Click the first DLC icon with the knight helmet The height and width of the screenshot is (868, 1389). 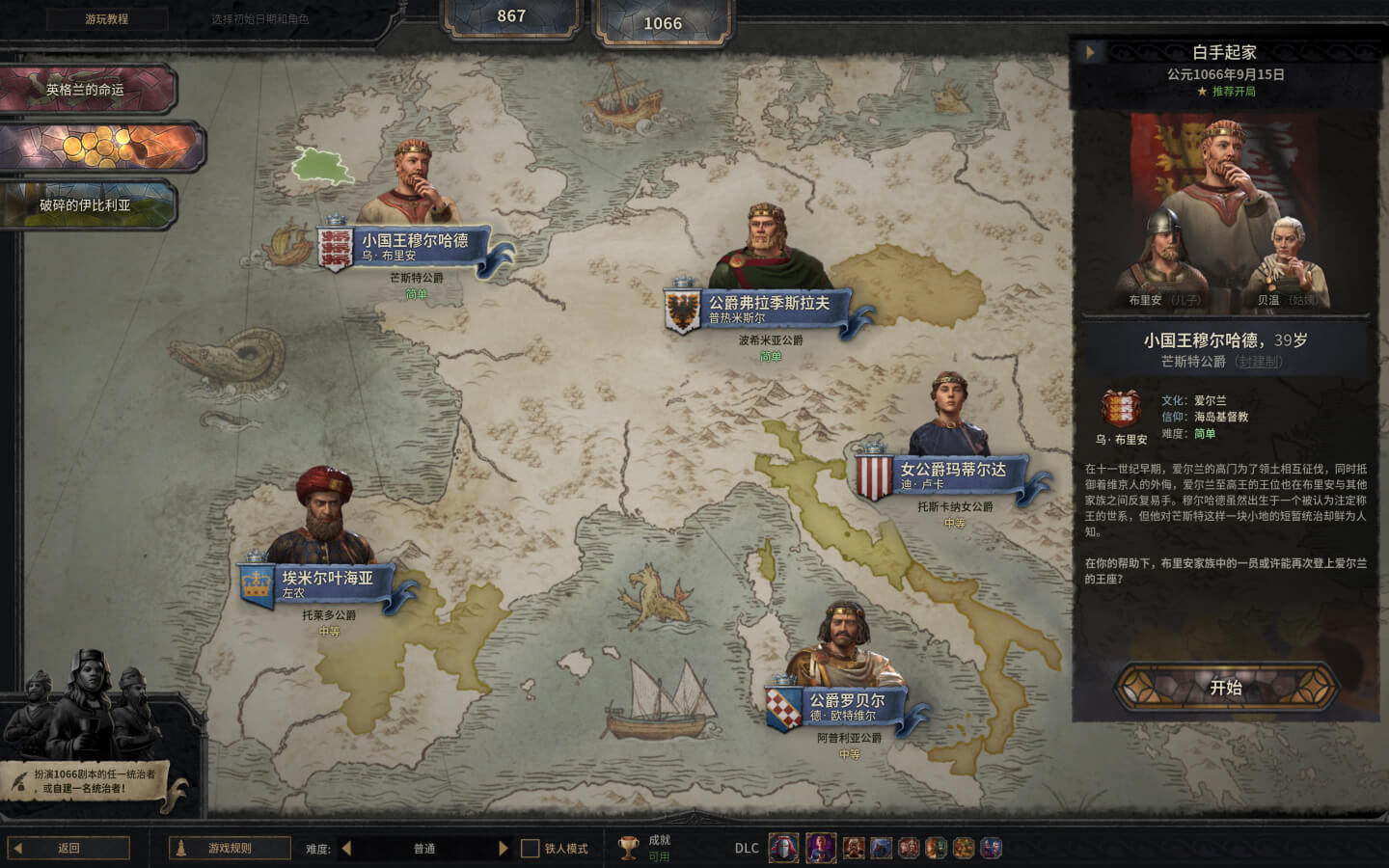[781, 849]
